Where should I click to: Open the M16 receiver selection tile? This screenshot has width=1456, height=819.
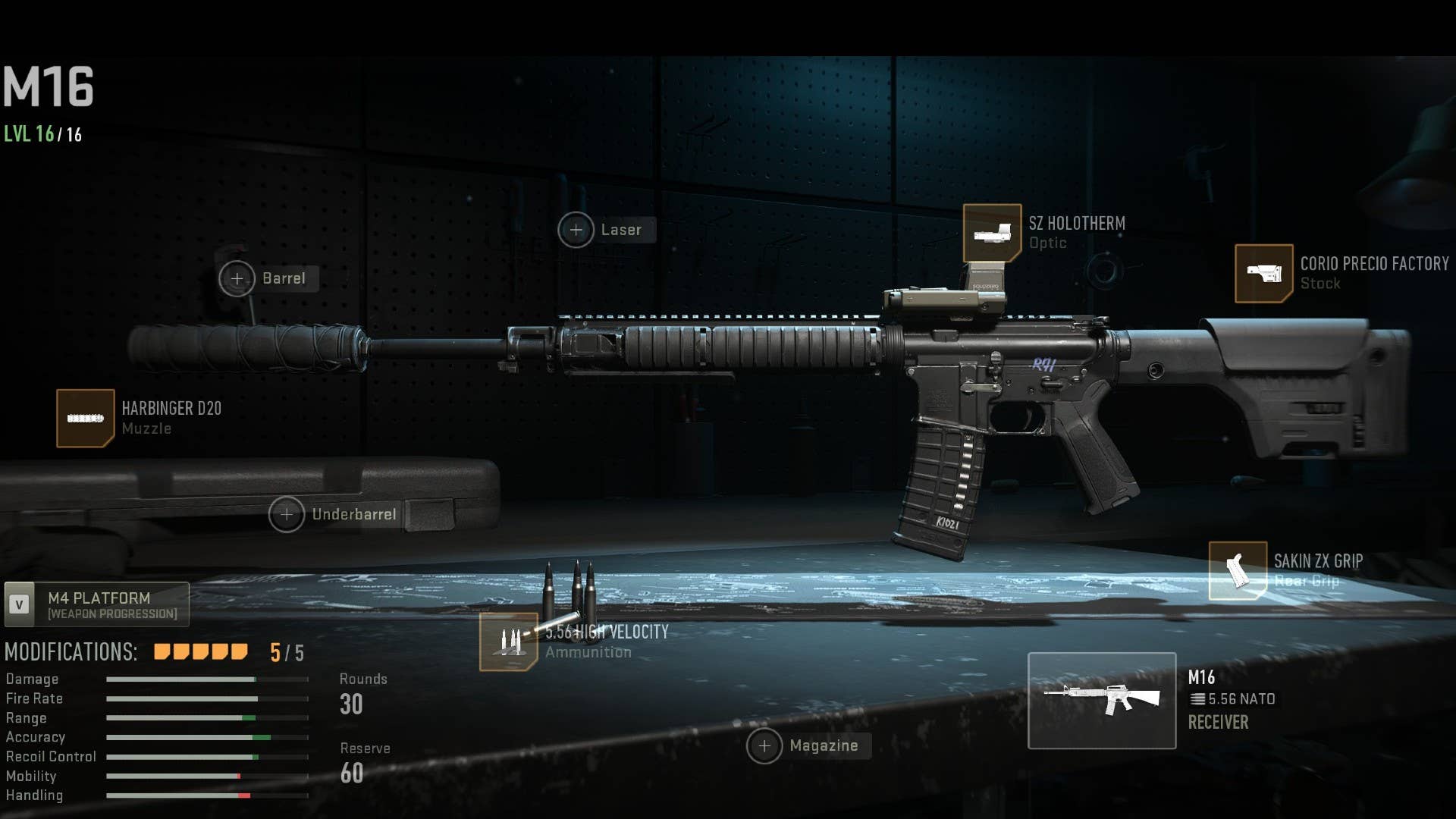pos(1101,701)
